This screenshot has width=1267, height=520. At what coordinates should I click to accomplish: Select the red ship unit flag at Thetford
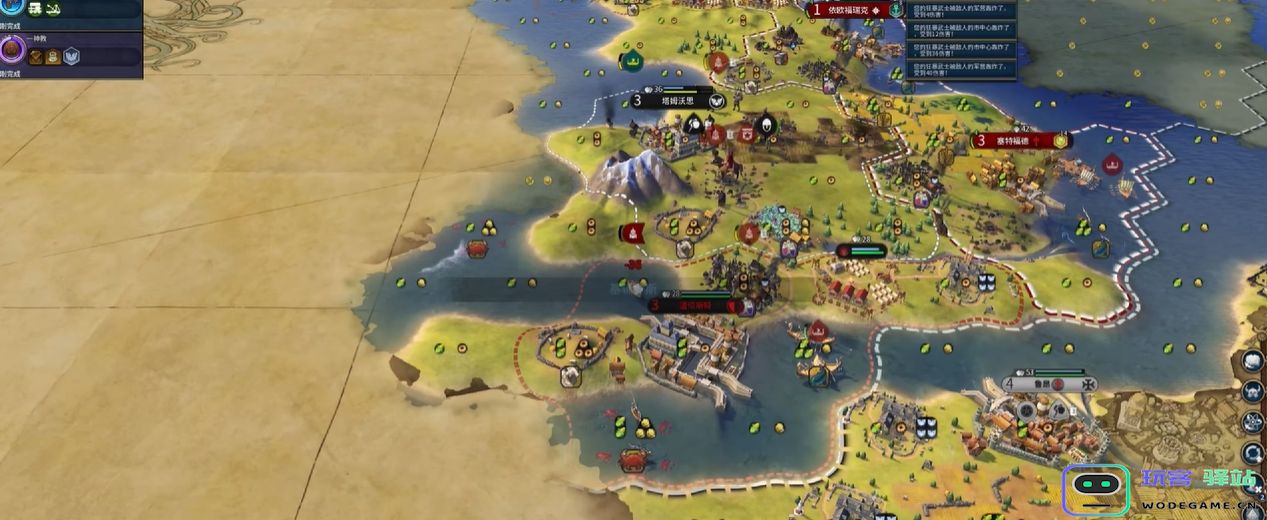tap(1111, 165)
